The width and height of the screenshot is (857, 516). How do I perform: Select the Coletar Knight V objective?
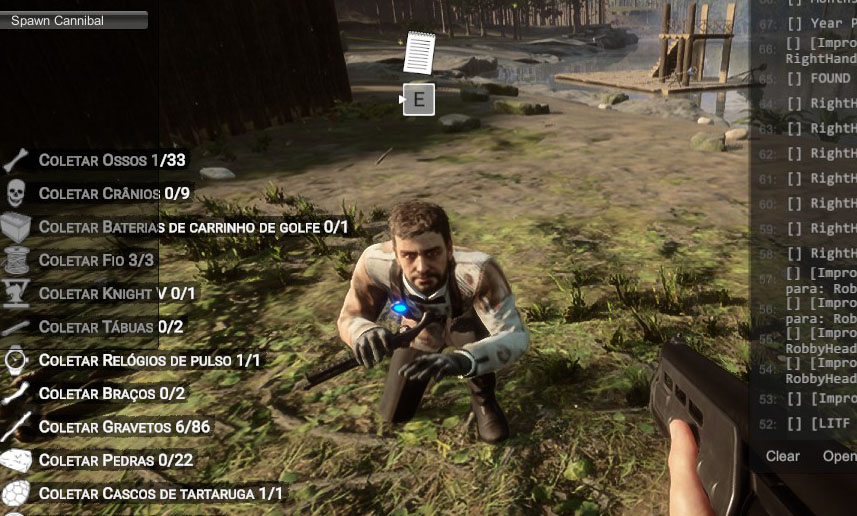click(117, 293)
